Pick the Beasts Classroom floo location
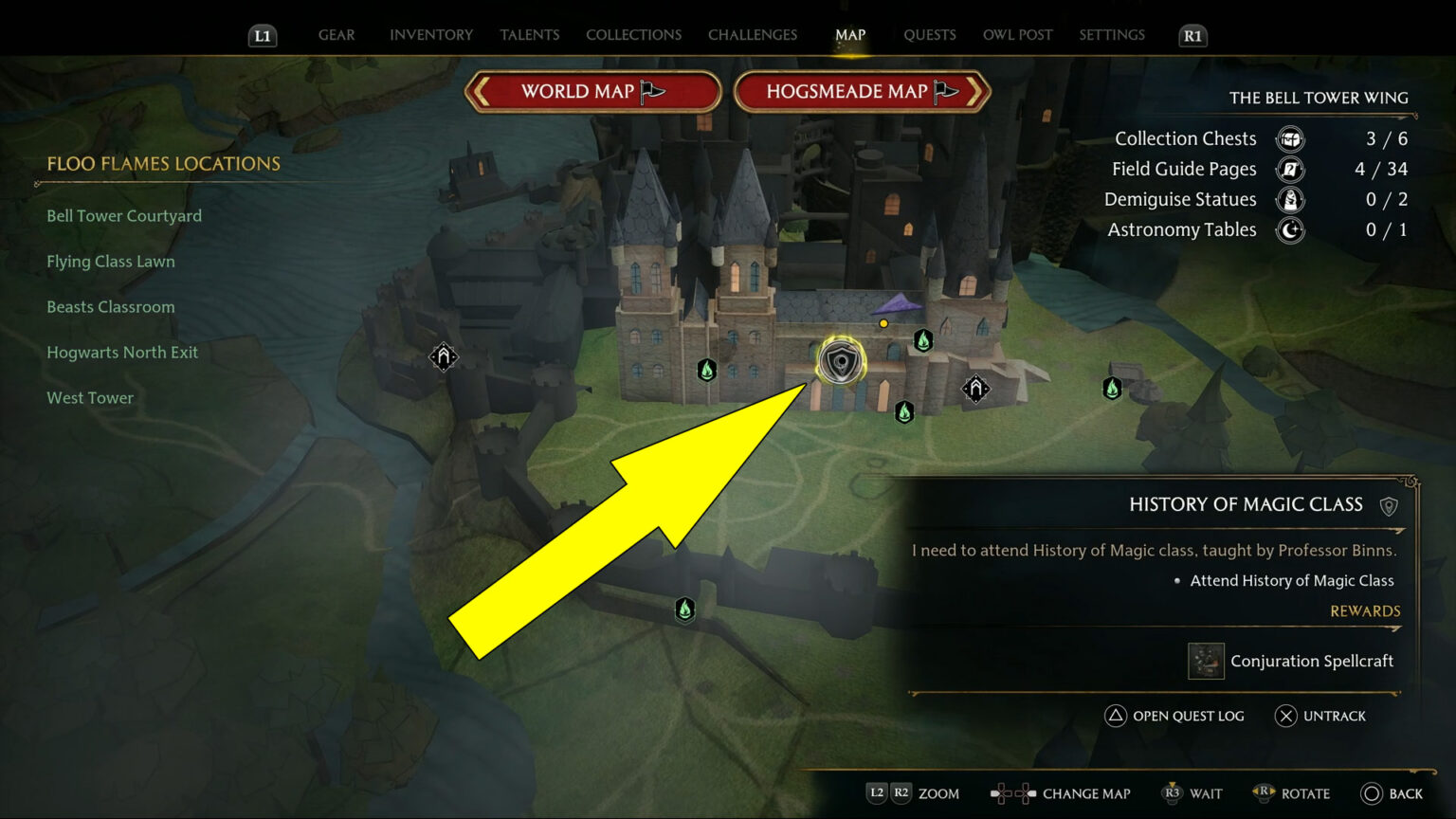Screen dimensions: 1456x819 click(111, 307)
